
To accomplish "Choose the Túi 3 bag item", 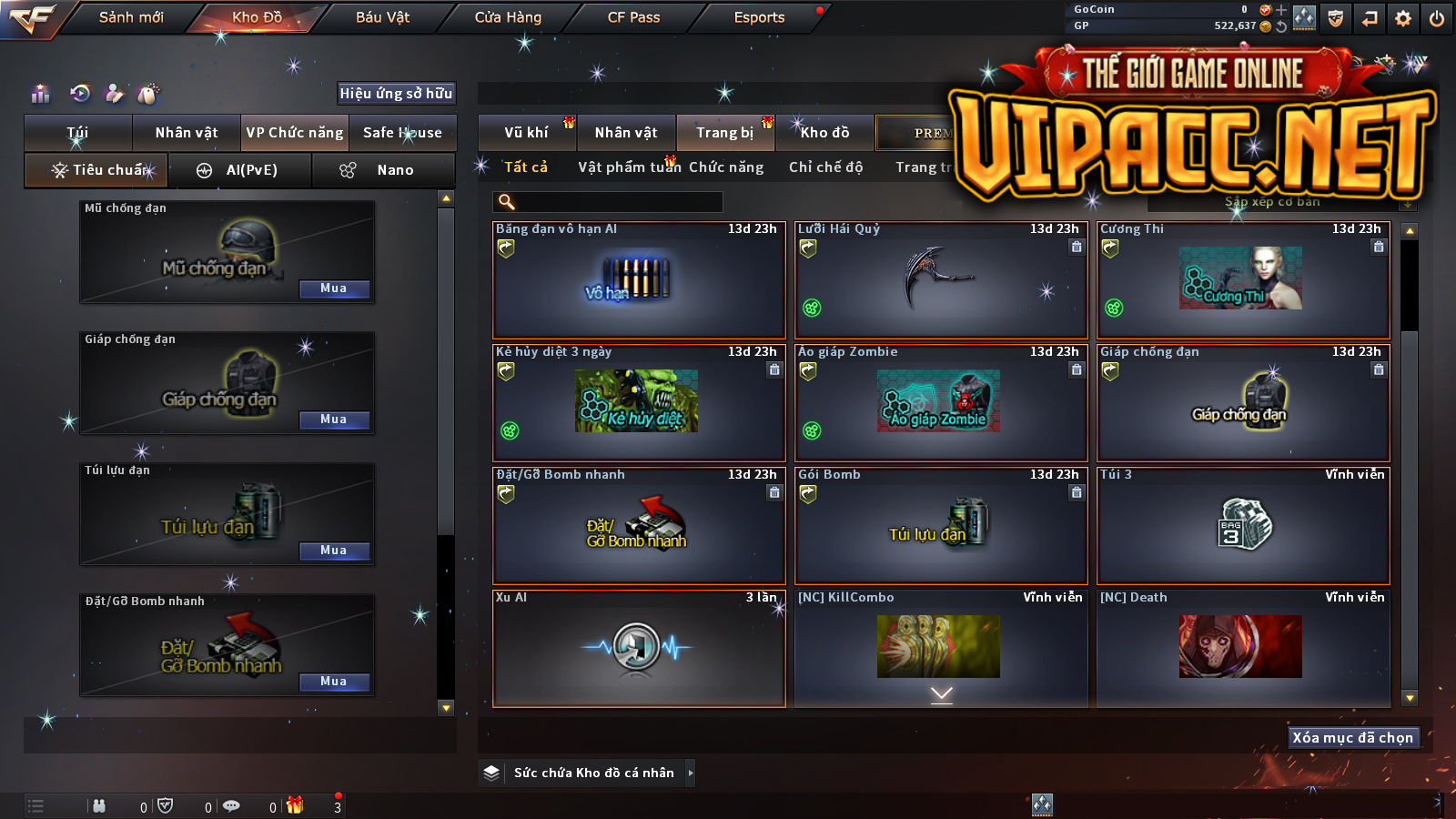I will 1243,526.
